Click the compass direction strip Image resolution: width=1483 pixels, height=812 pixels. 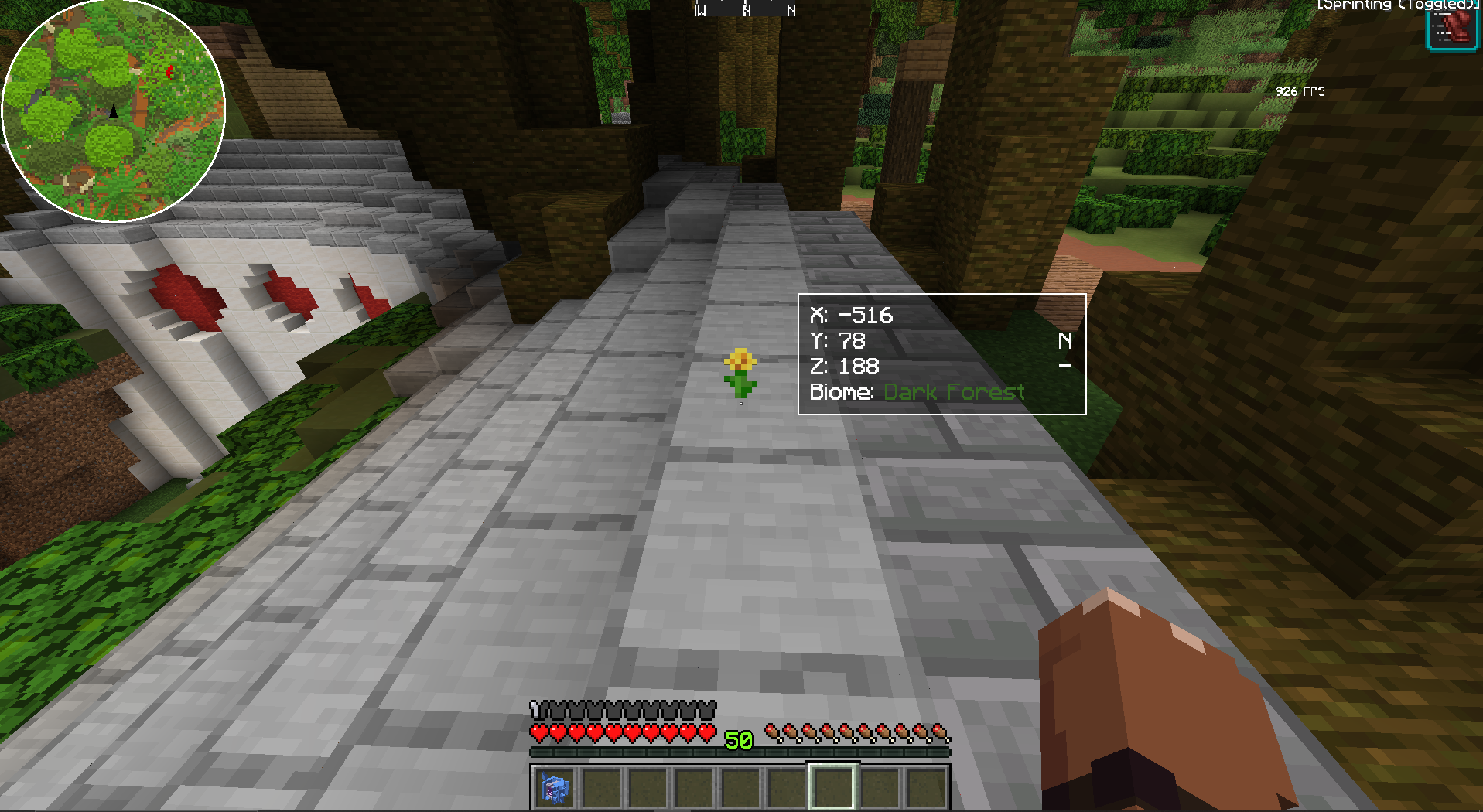click(745, 9)
